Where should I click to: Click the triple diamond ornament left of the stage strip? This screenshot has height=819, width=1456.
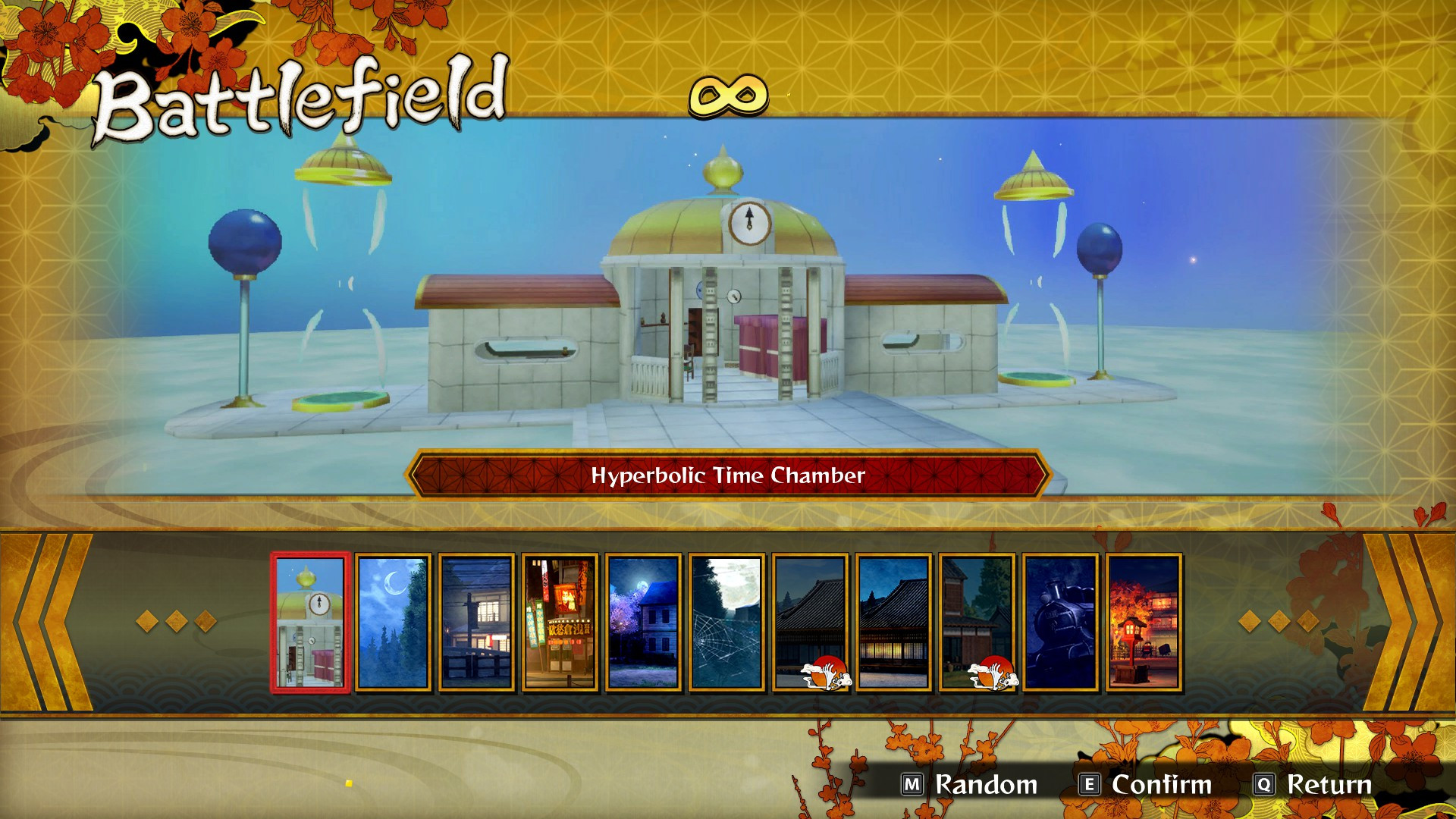point(176,622)
